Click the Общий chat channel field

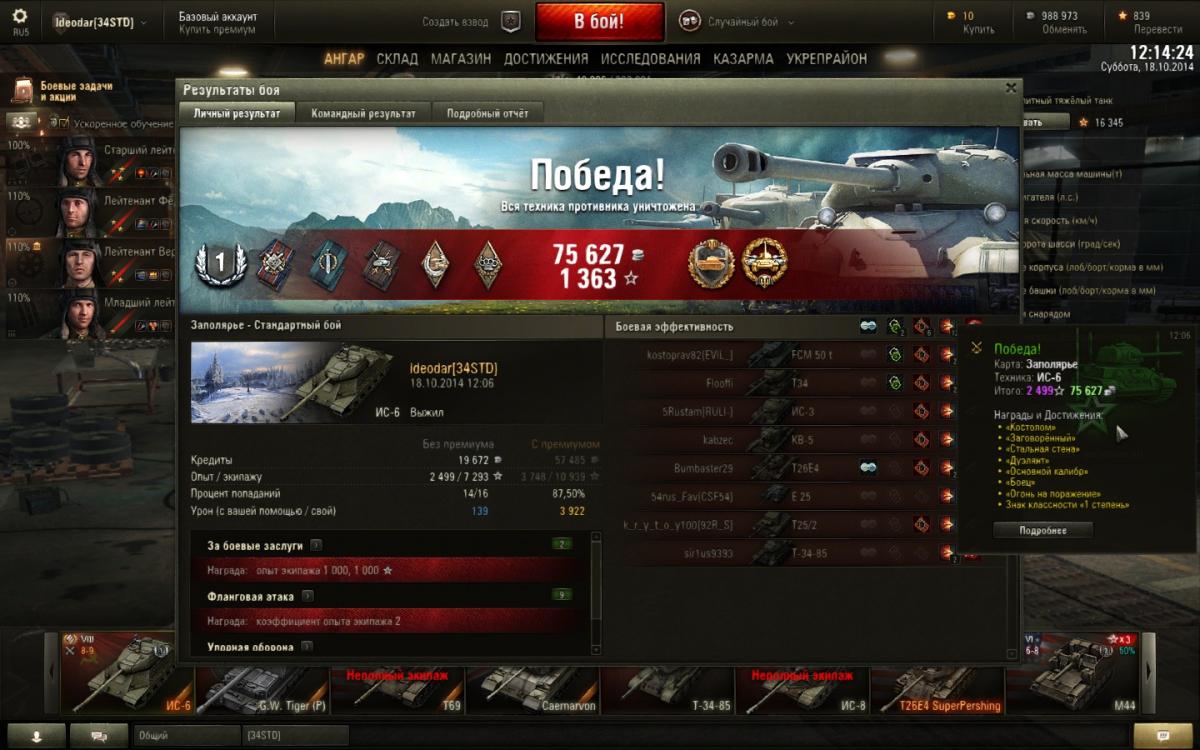click(185, 735)
